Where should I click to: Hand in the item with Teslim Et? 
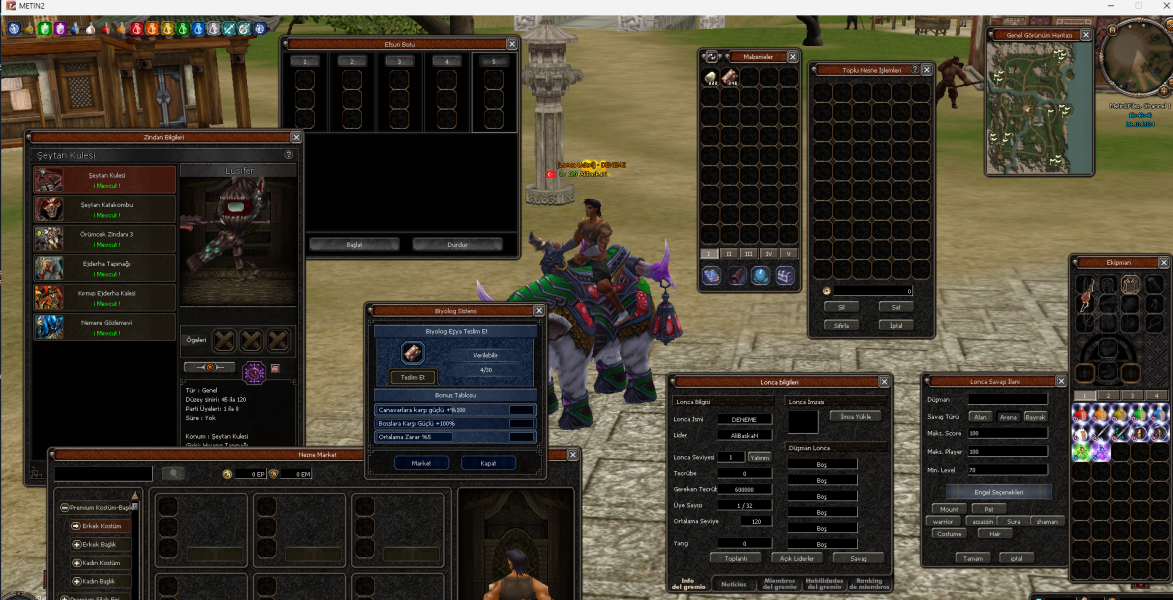413,377
